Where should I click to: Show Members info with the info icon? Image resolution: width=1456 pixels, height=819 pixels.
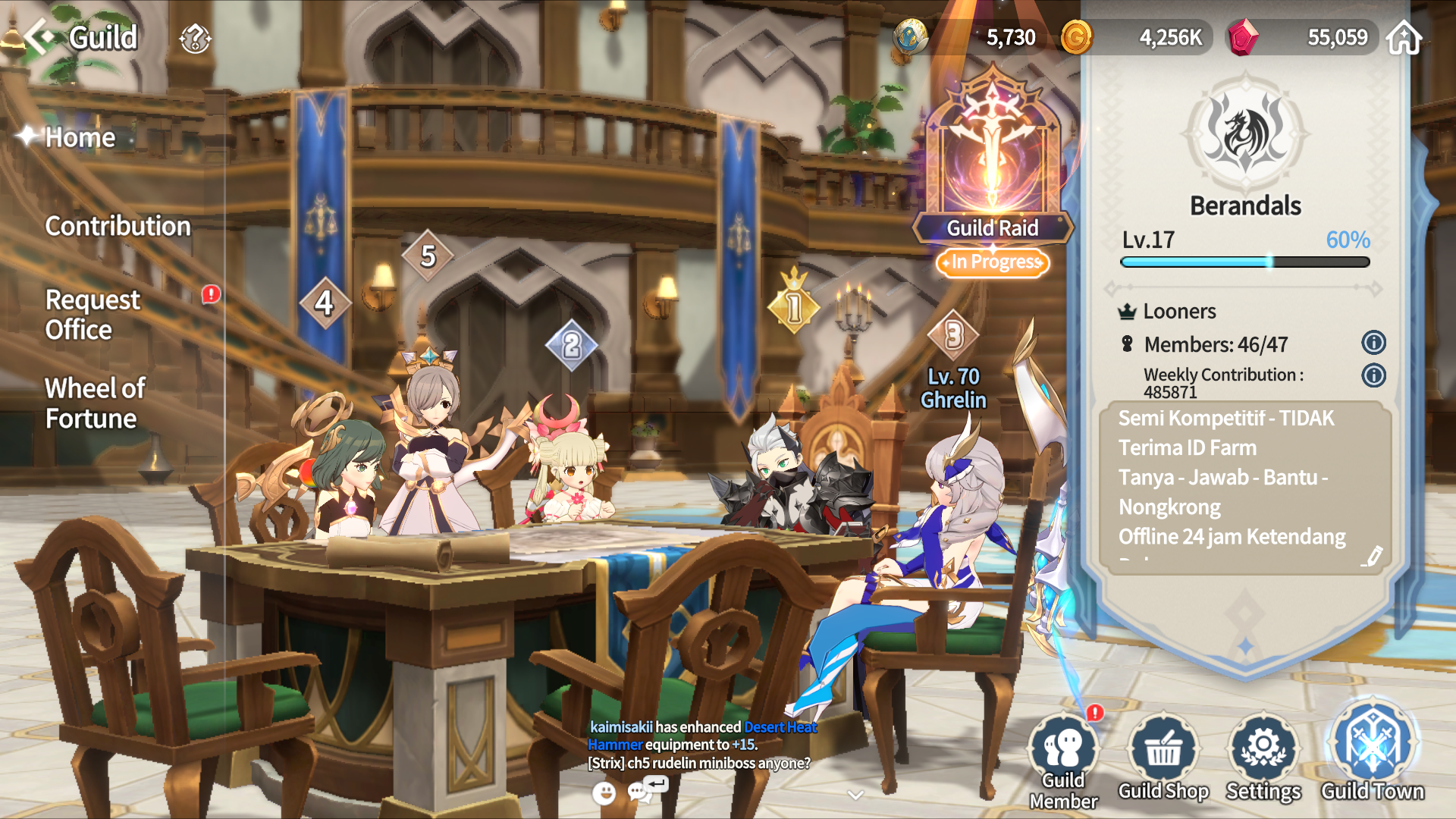point(1373,343)
